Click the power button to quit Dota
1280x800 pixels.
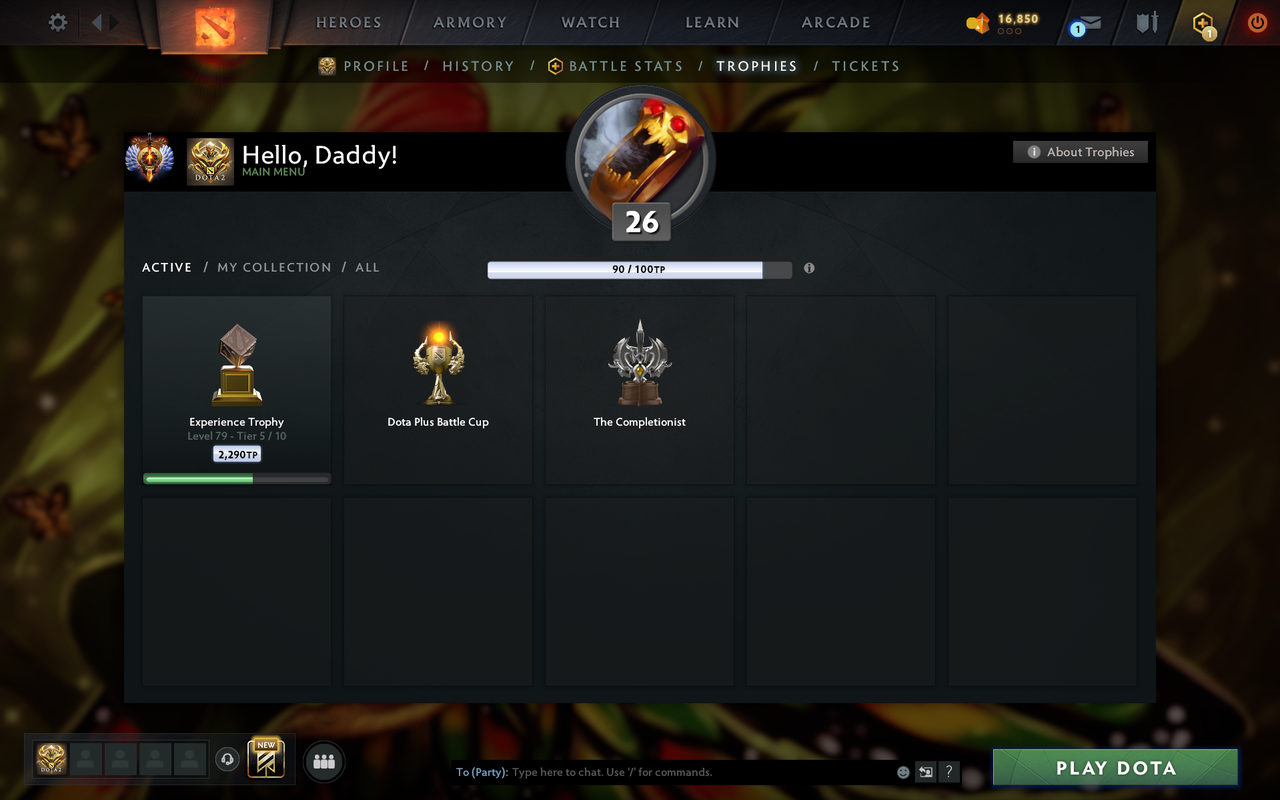point(1257,22)
